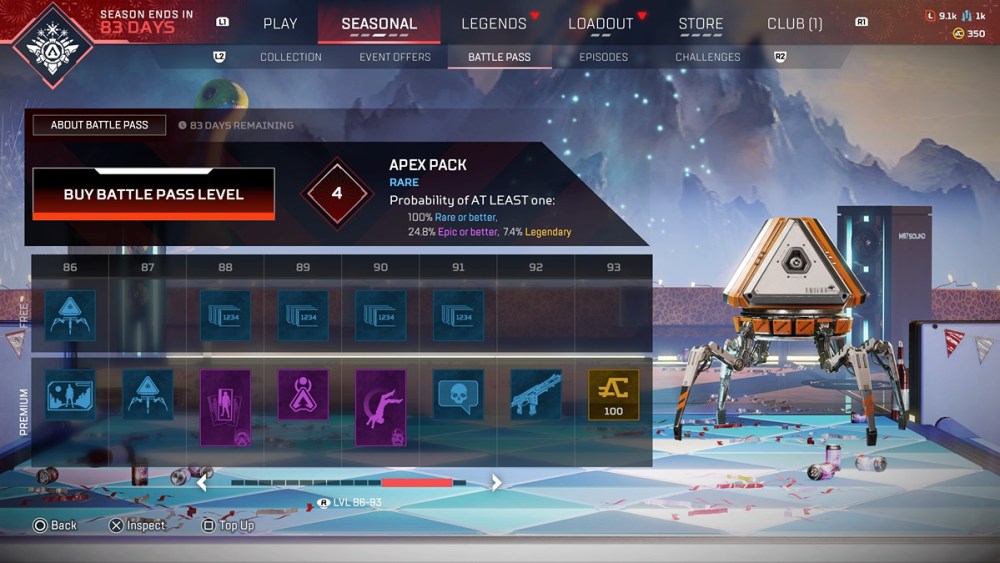Choose the level 92 premium weapon skin reward

tap(536, 395)
